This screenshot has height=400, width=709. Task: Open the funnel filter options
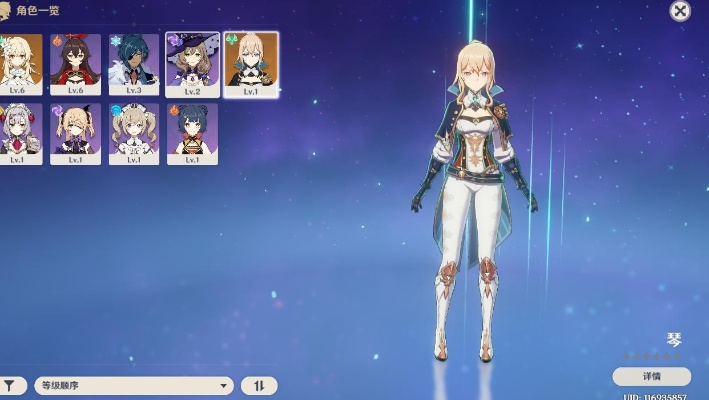click(x=11, y=385)
